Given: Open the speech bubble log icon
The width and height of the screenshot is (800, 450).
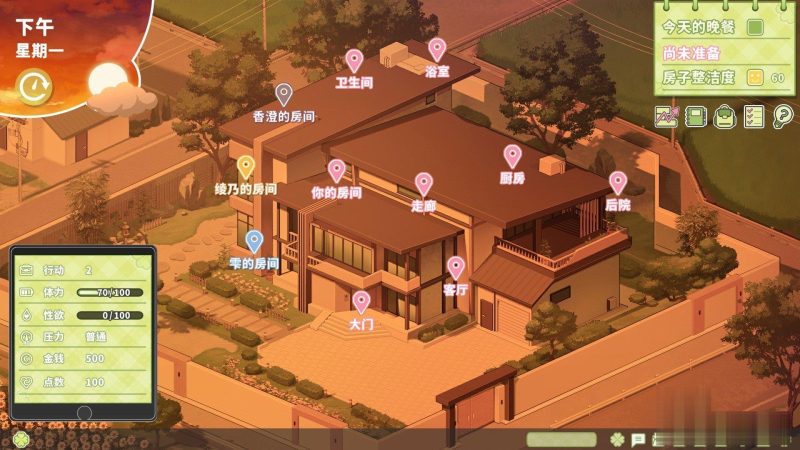Looking at the screenshot, I should [x=637, y=439].
